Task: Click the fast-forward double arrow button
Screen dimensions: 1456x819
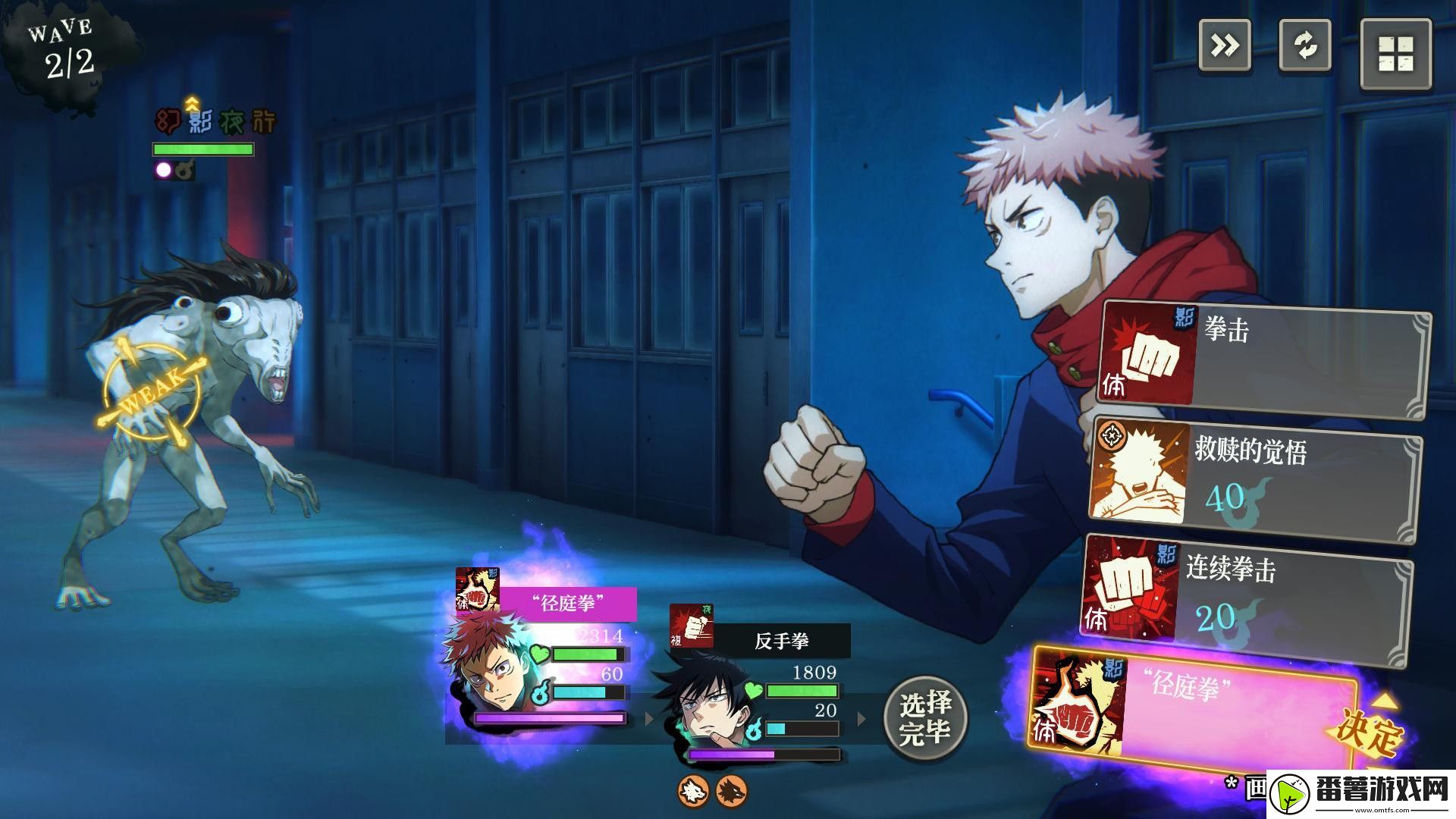Action: tap(1225, 45)
